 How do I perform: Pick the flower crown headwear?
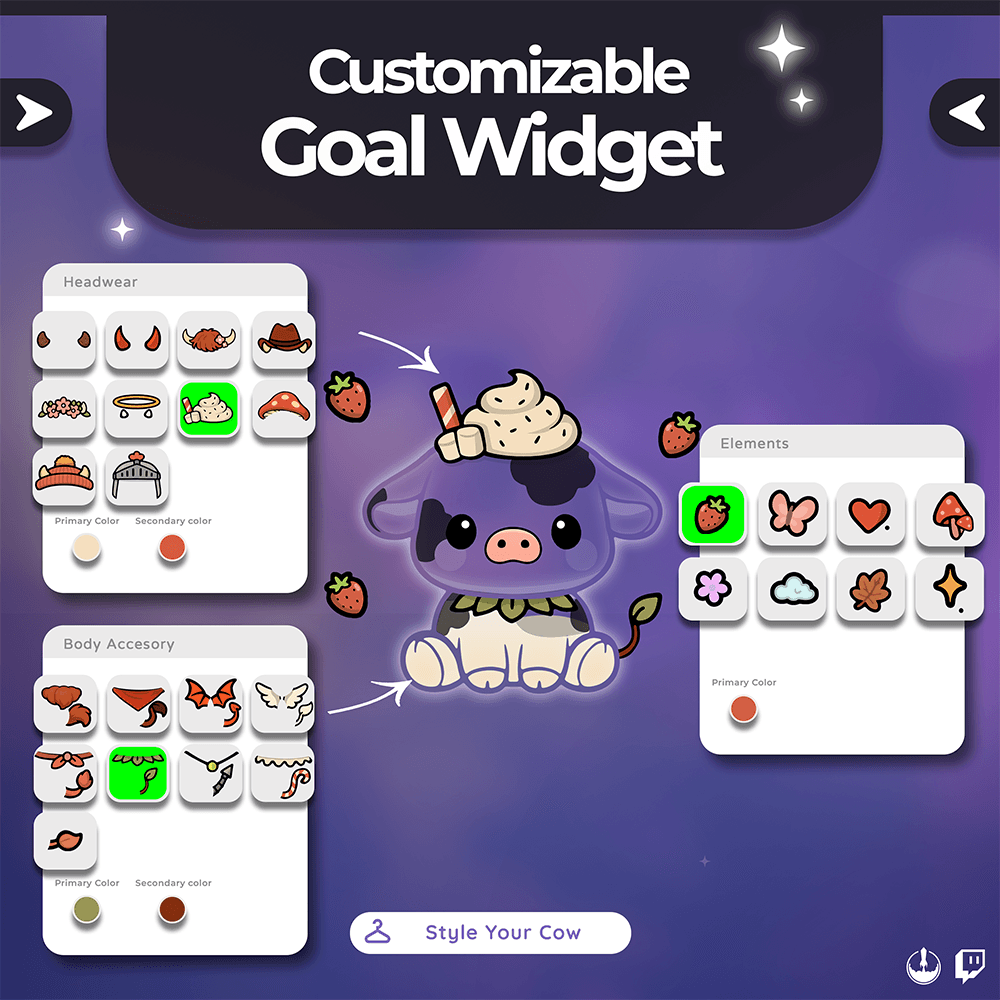(x=64, y=409)
